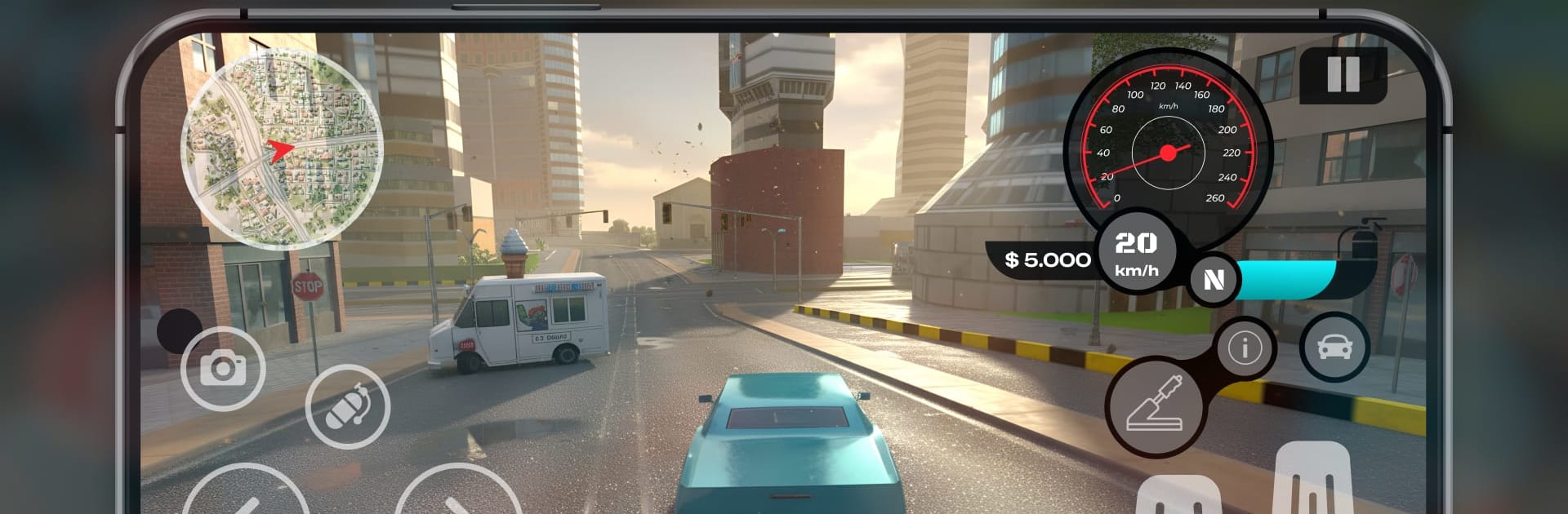This screenshot has width=1568, height=514.
Task: Open the info button
Action: [1245, 348]
